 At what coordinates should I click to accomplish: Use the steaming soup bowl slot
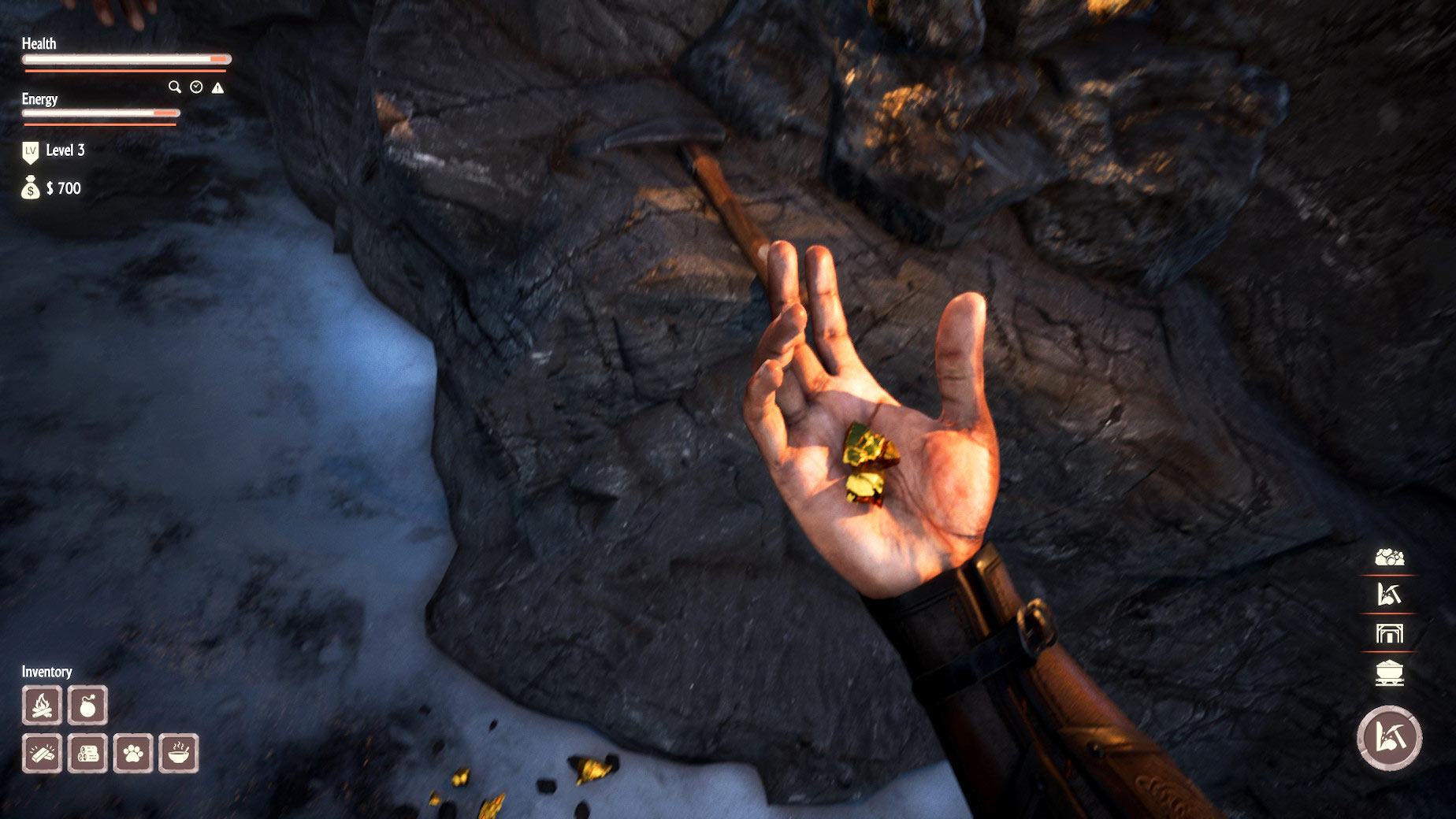click(179, 754)
